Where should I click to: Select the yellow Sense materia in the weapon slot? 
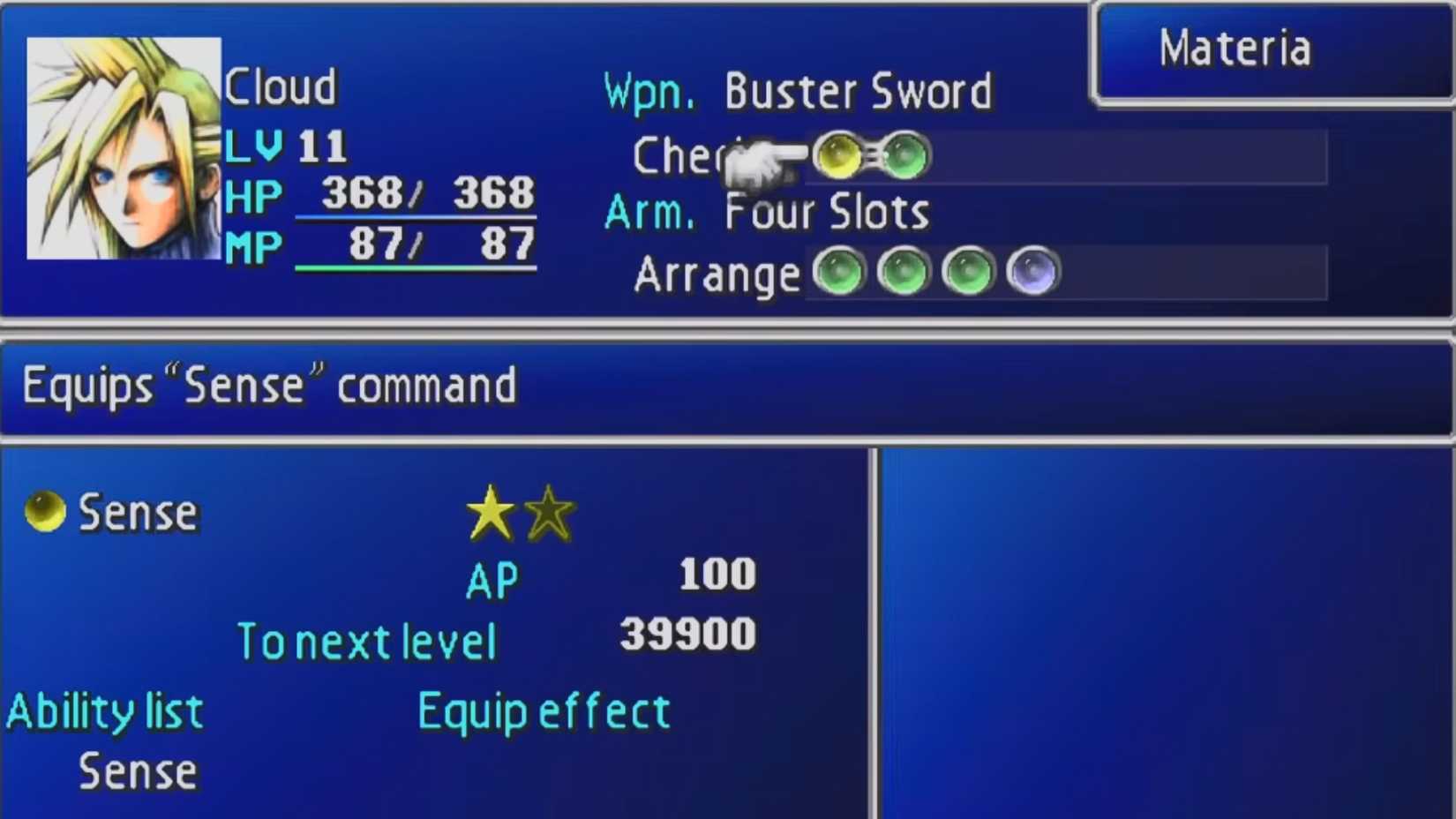837,155
